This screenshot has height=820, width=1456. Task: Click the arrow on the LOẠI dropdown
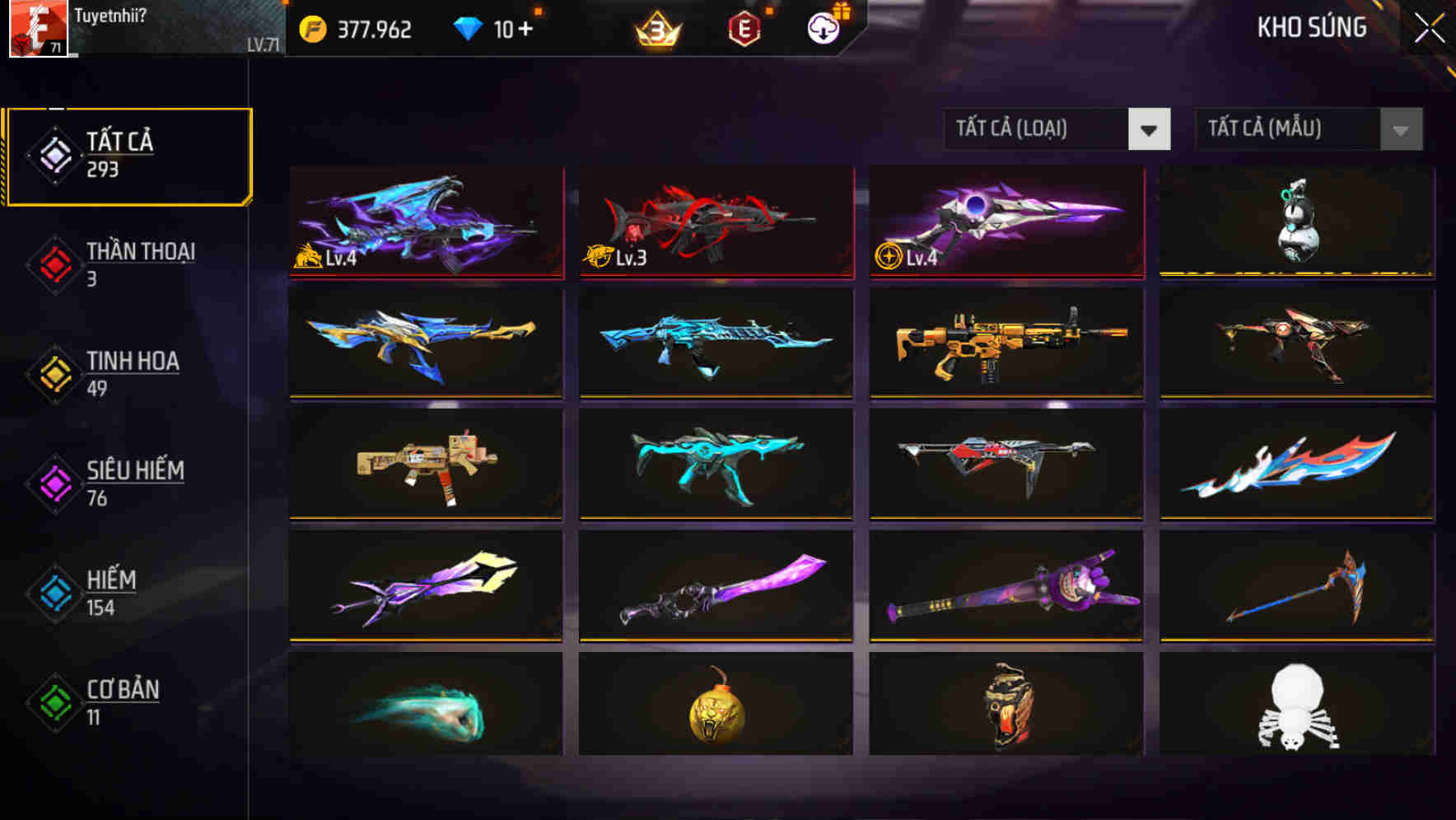(x=1150, y=129)
